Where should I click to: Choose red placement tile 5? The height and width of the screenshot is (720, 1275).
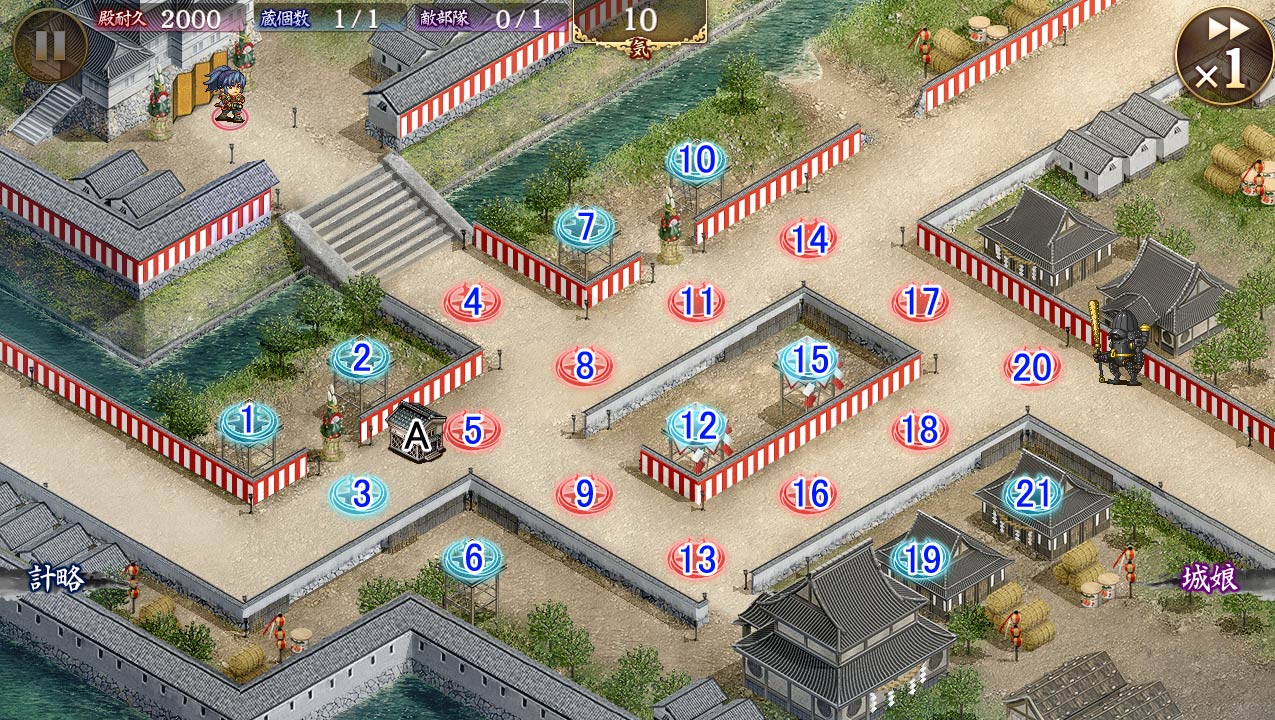click(x=473, y=431)
